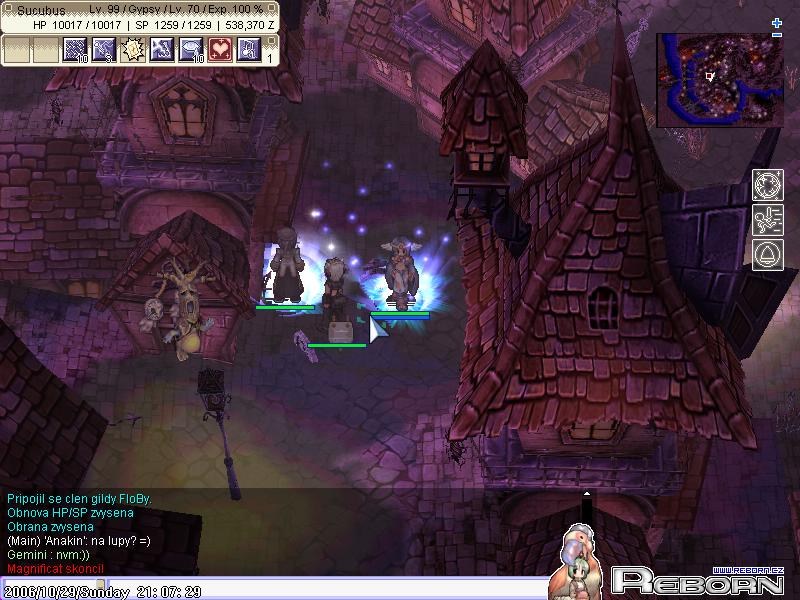Select the circular star-ring status icon
Image resolution: width=800 pixels, height=600 pixels.
(x=767, y=186)
